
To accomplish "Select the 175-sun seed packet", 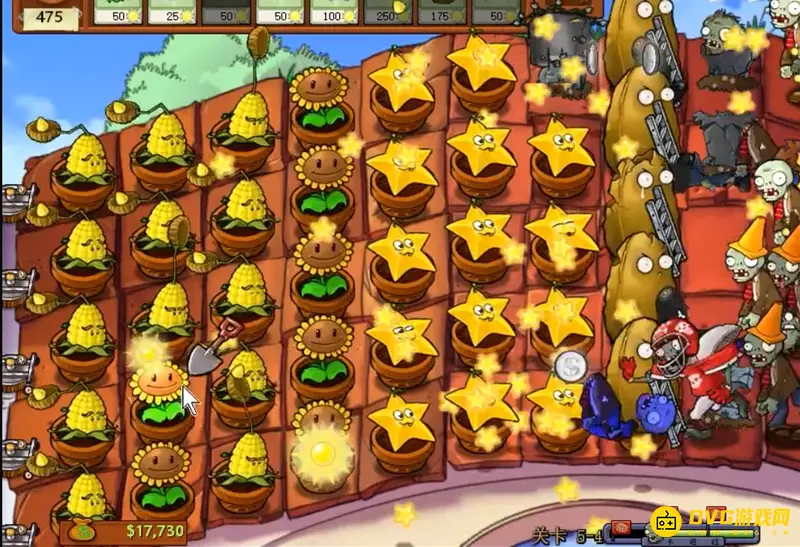I will pyautogui.click(x=440, y=12).
